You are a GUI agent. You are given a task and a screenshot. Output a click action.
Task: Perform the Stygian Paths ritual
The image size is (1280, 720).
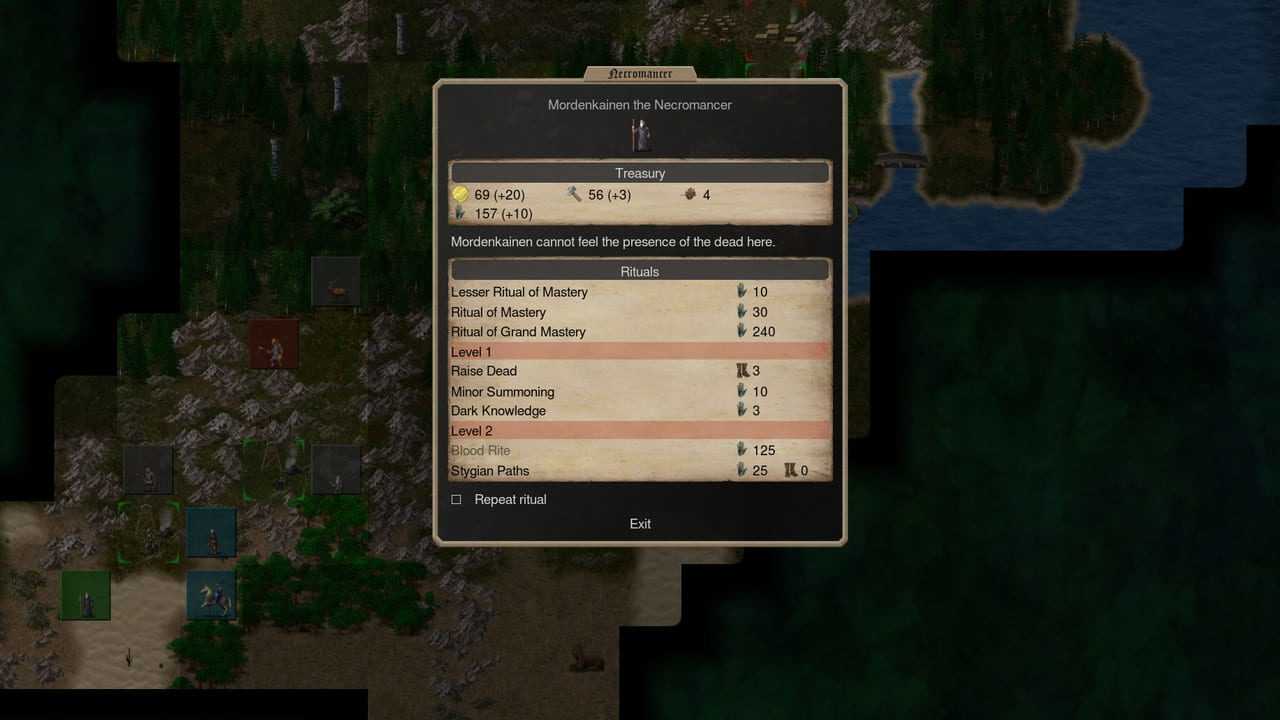(x=490, y=471)
